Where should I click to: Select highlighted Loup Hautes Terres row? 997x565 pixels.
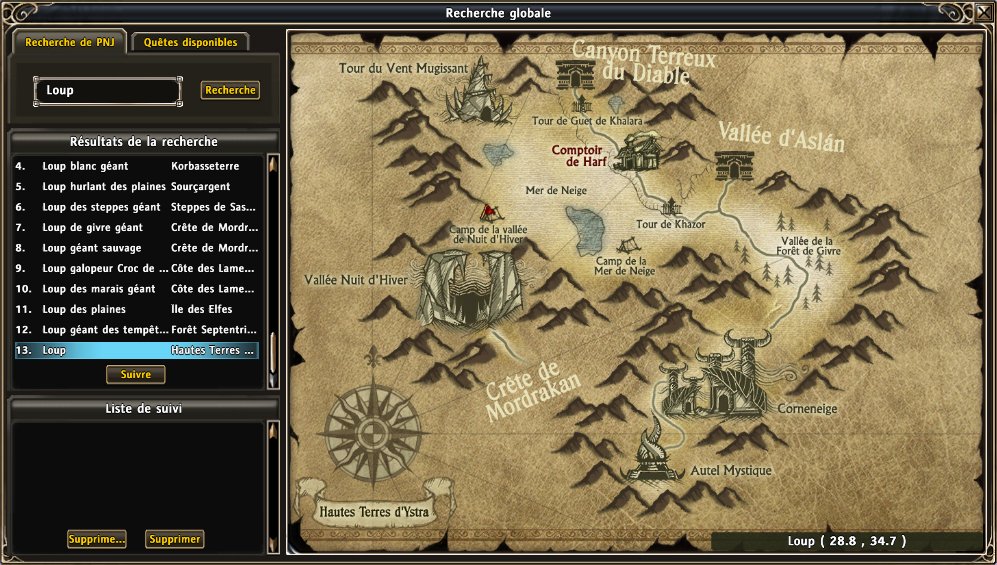(136, 351)
